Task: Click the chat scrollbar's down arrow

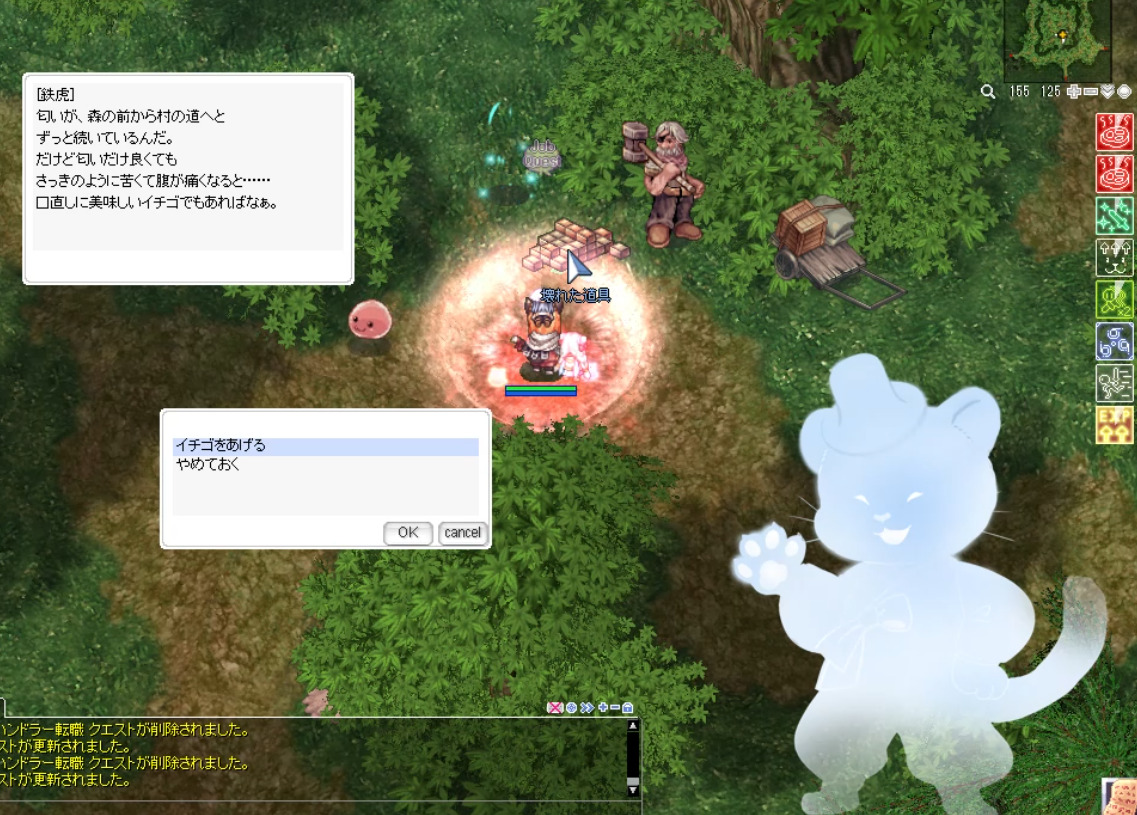Action: [x=632, y=790]
